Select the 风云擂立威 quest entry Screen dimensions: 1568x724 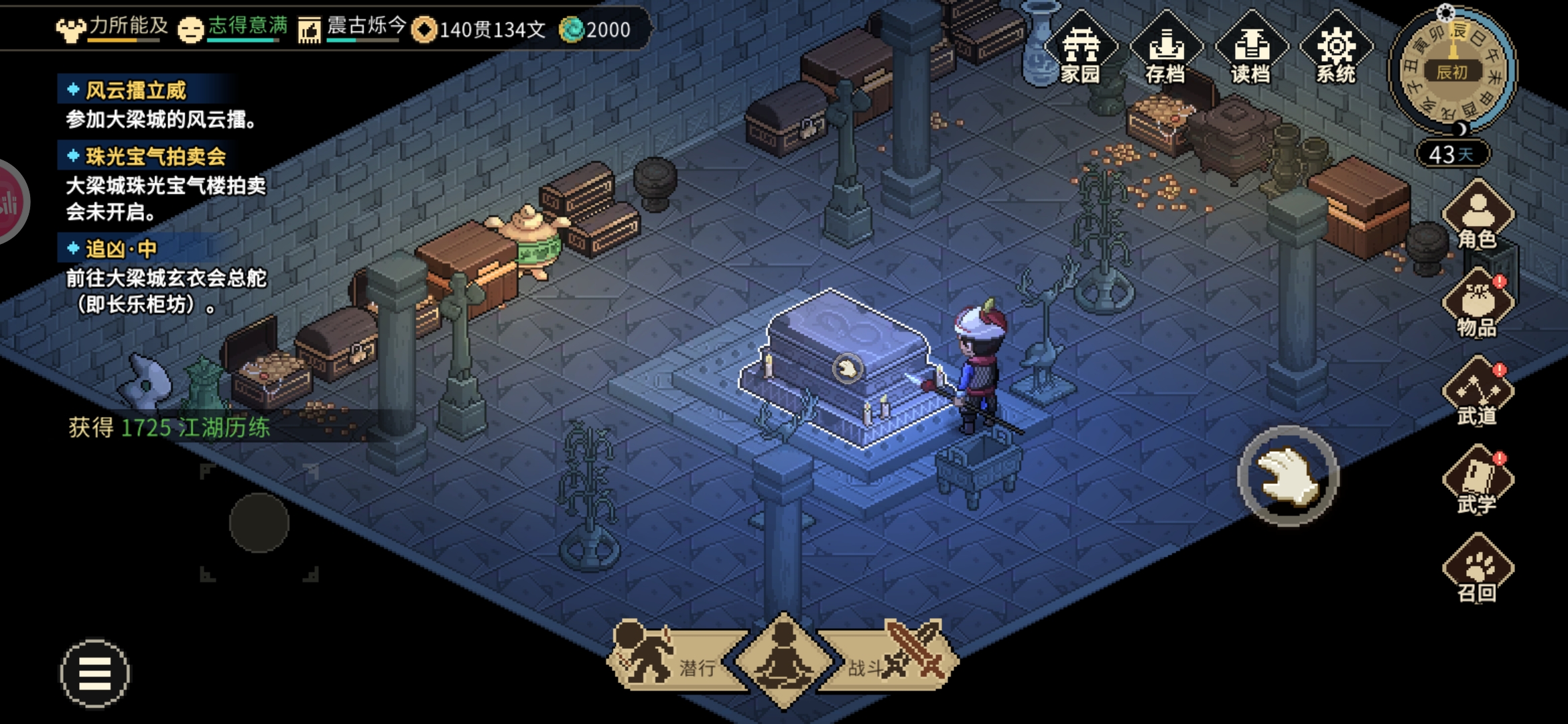[x=135, y=90]
